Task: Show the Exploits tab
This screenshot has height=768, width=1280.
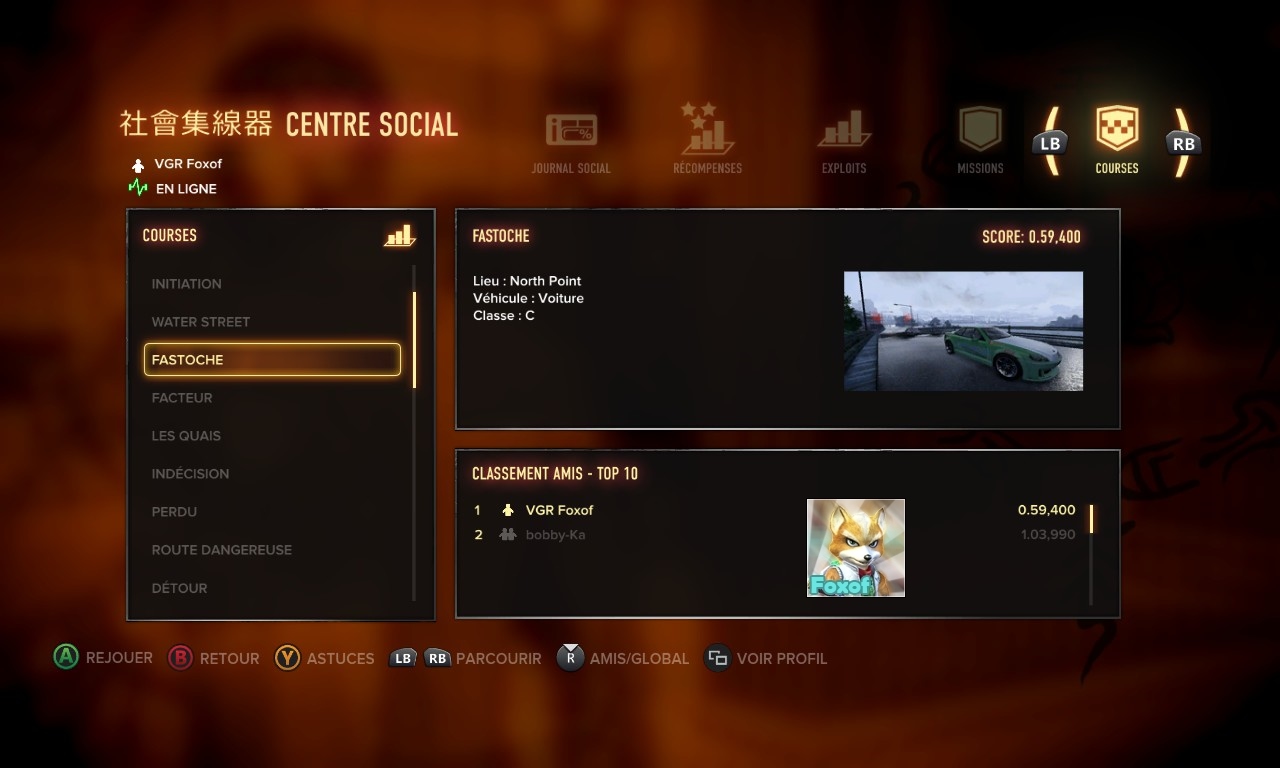Action: 844,142
